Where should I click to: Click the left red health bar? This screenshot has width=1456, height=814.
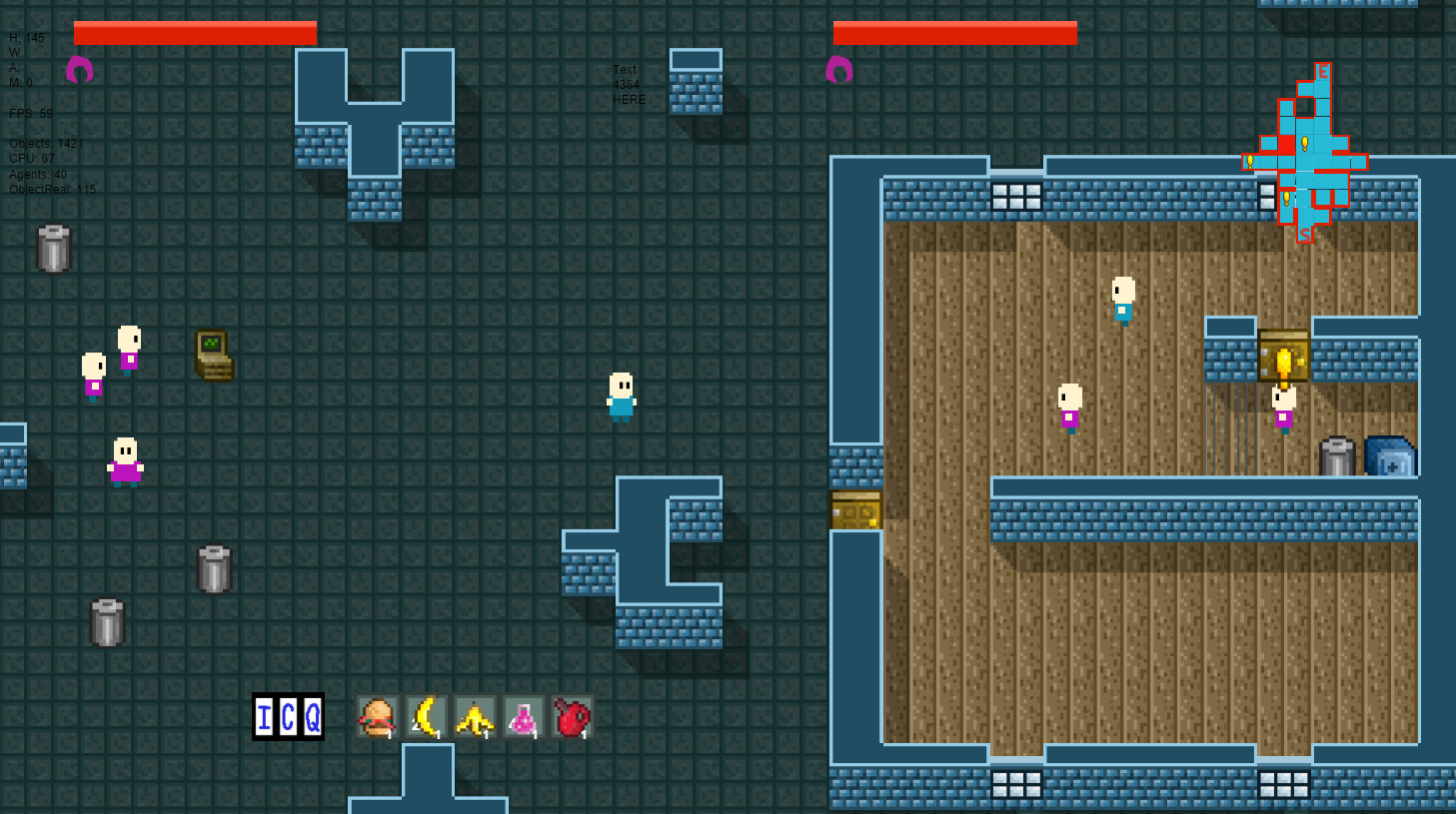click(x=195, y=32)
